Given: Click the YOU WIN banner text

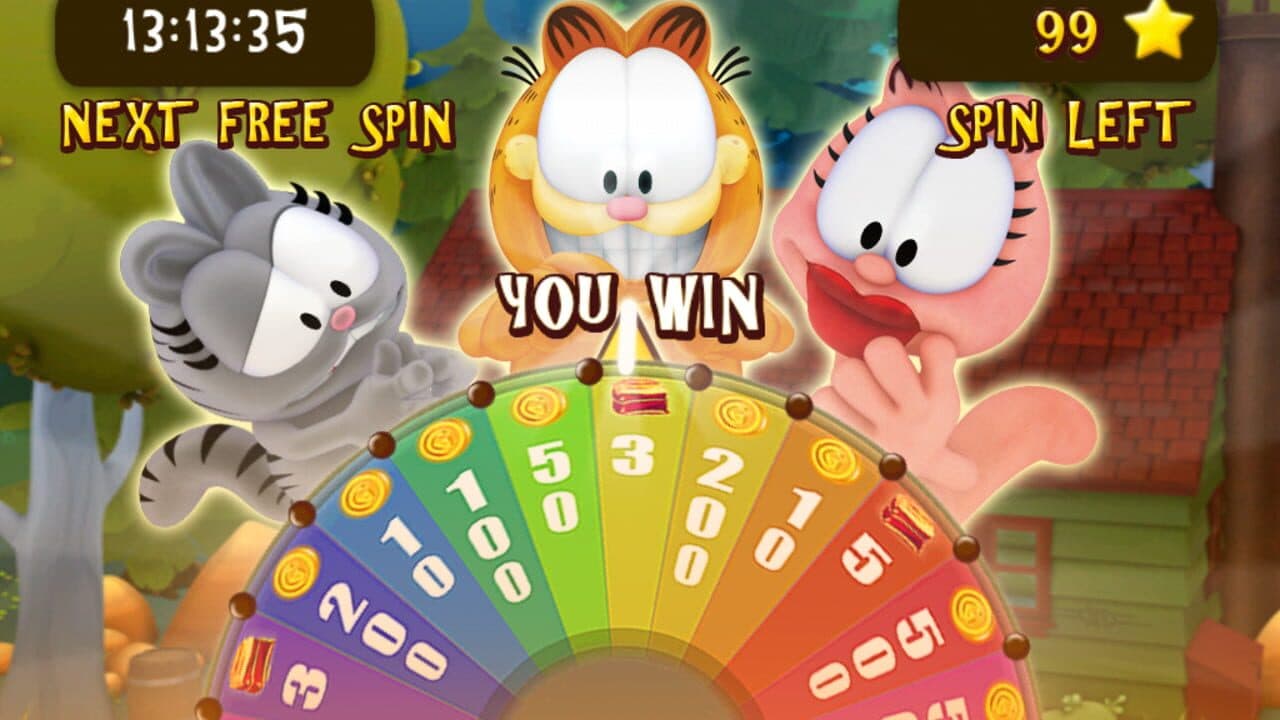Looking at the screenshot, I should coord(632,300).
